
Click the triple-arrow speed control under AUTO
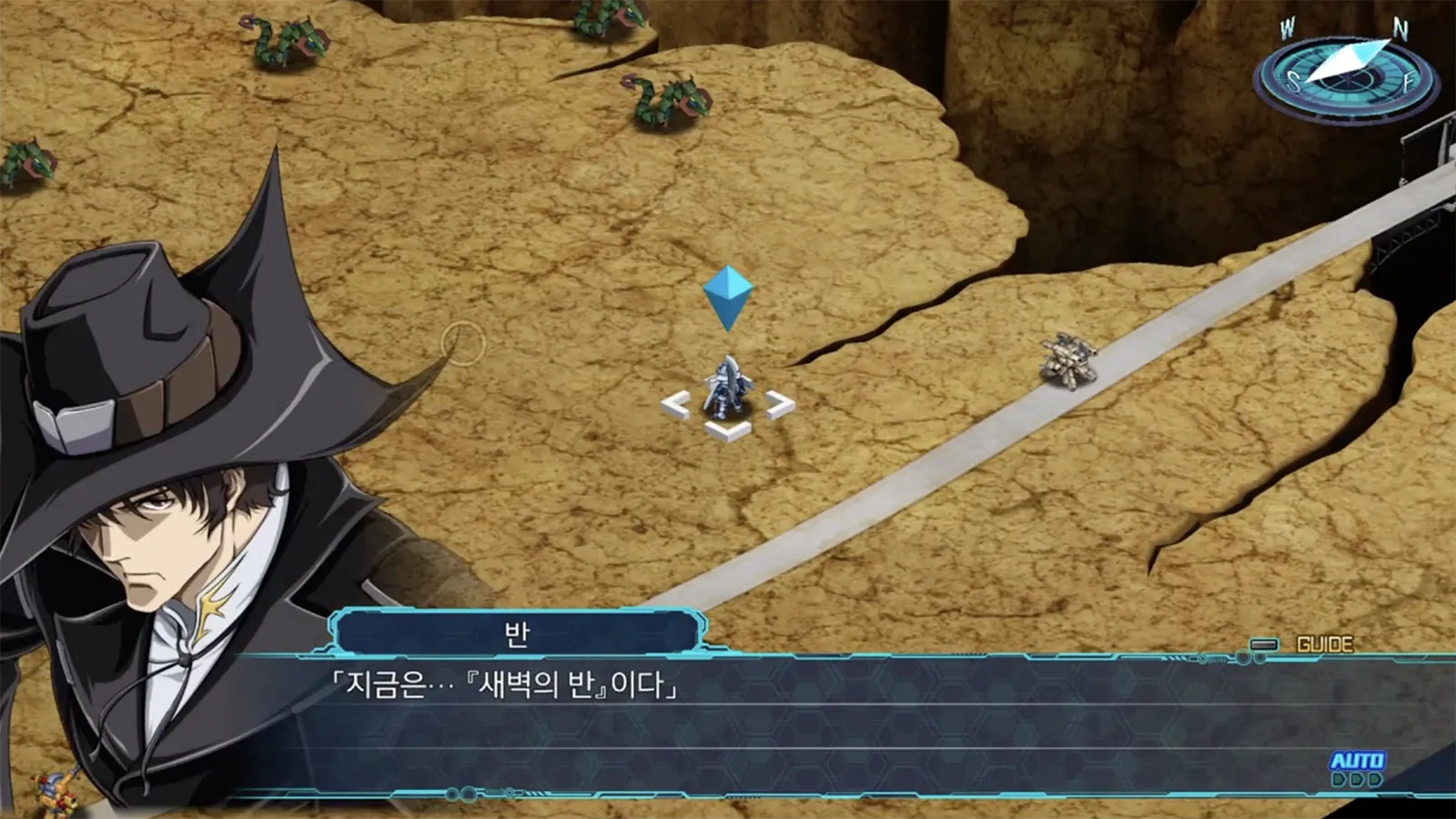pos(1358,780)
